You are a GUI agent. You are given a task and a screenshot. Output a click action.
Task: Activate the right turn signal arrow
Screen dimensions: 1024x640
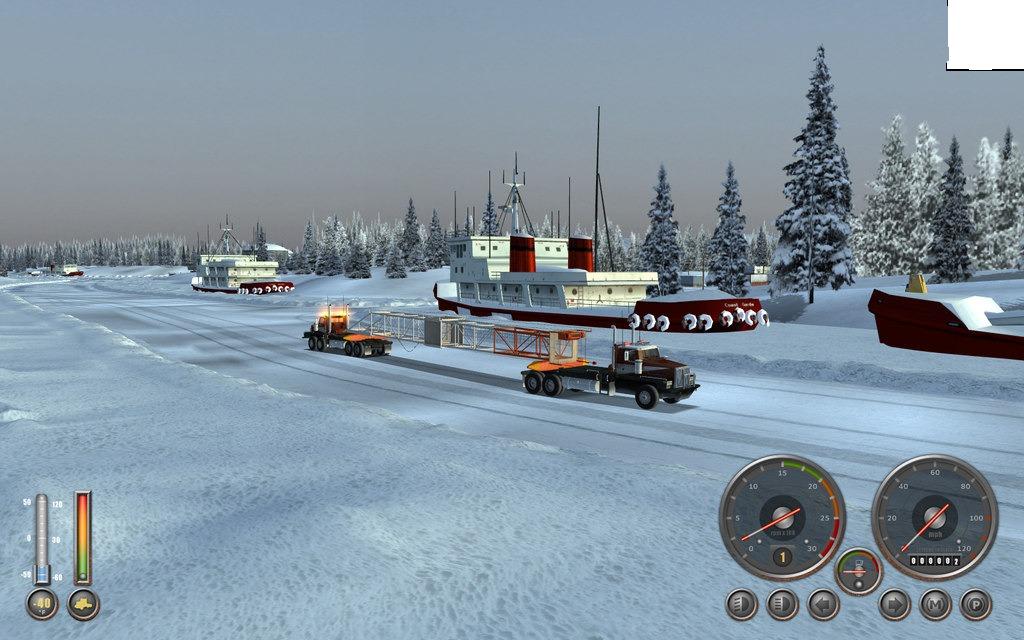pyautogui.click(x=894, y=604)
